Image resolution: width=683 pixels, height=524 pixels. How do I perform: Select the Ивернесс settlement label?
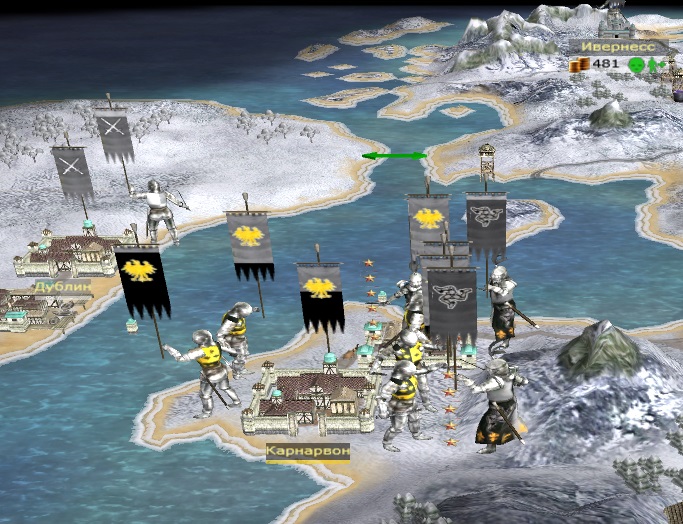618,46
